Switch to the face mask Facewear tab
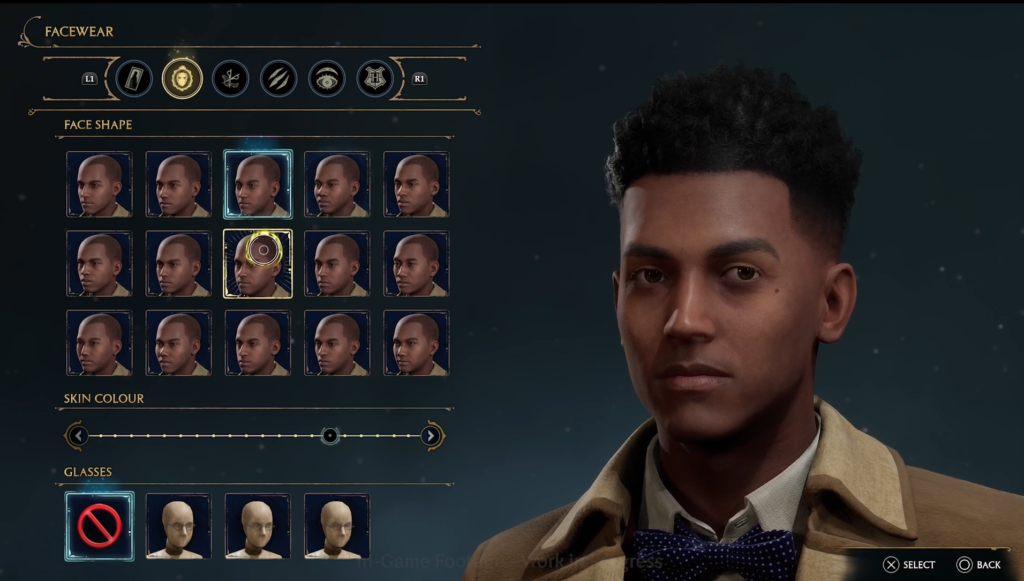1024x581 pixels. 182,78
